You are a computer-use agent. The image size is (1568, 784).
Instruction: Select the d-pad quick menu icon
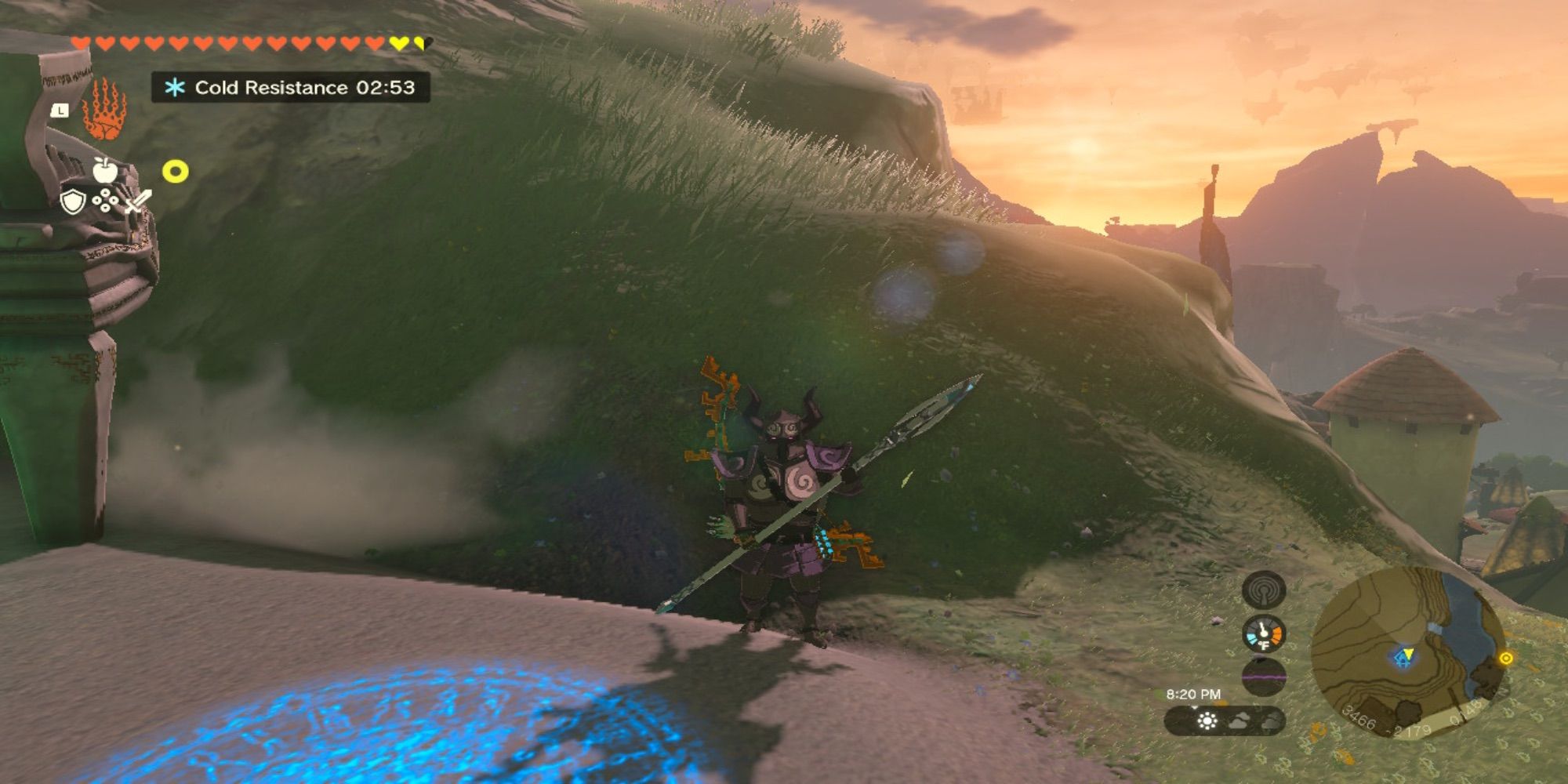tap(105, 199)
